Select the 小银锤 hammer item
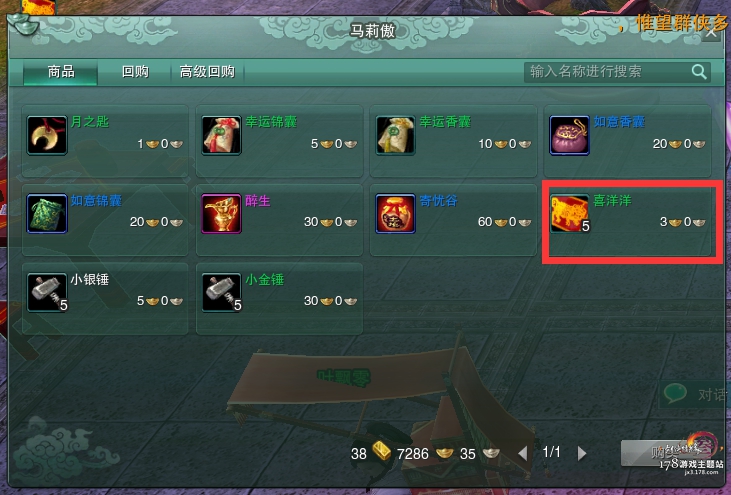Viewport: 731px width, 495px height. pos(104,291)
